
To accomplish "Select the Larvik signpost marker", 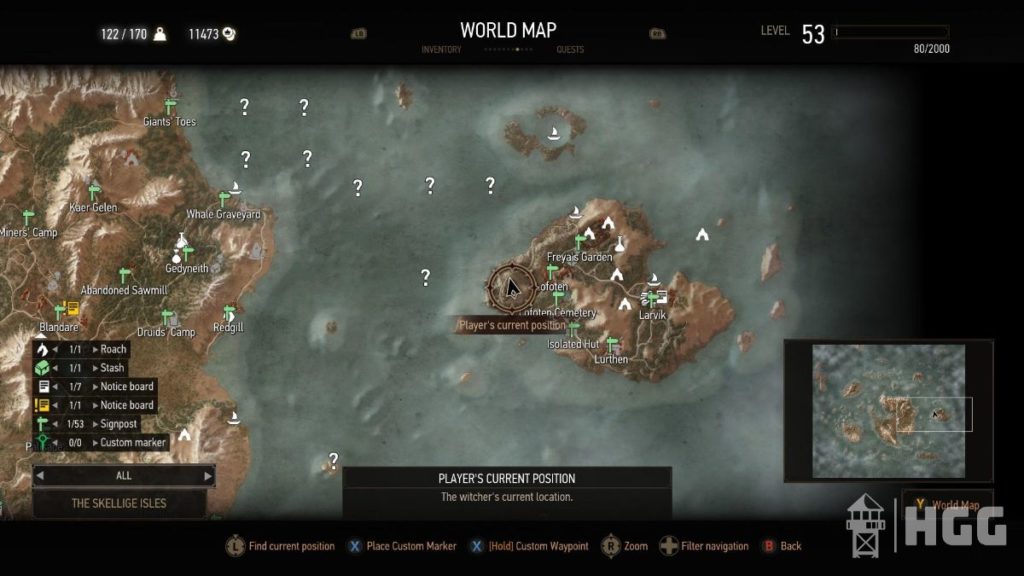I will [x=653, y=299].
